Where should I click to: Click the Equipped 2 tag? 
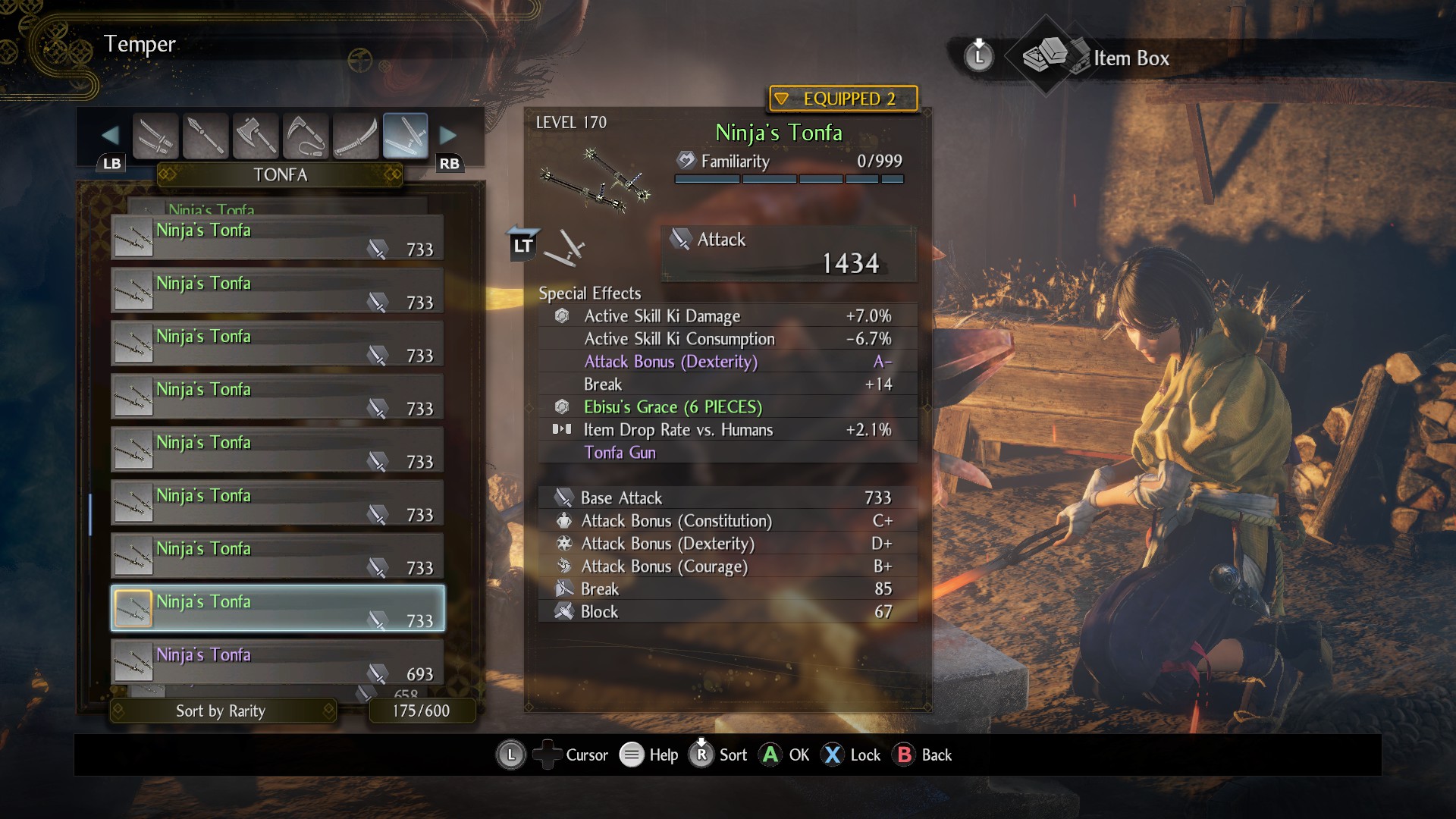point(843,99)
